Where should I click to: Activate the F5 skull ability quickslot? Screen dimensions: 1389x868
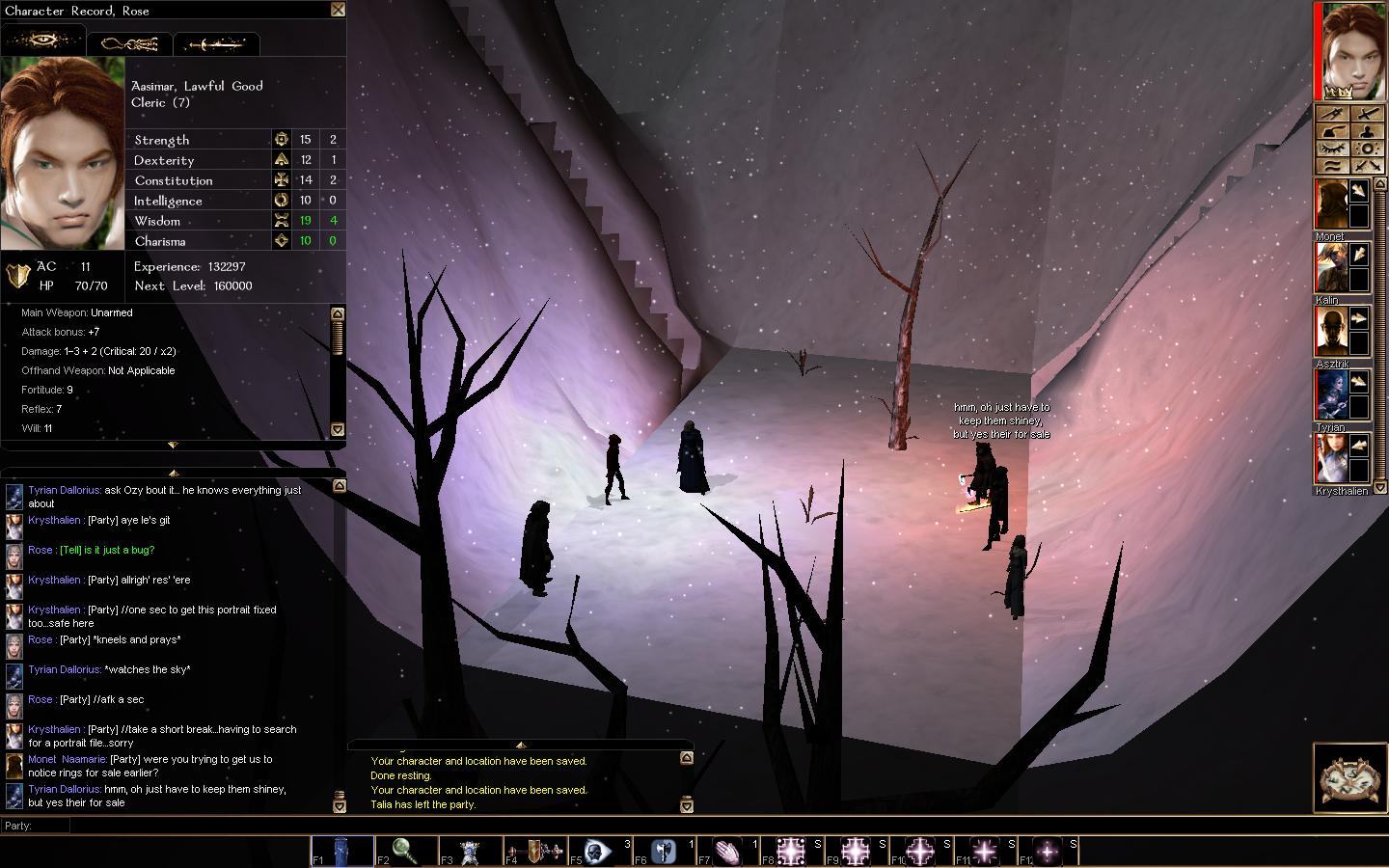(598, 852)
